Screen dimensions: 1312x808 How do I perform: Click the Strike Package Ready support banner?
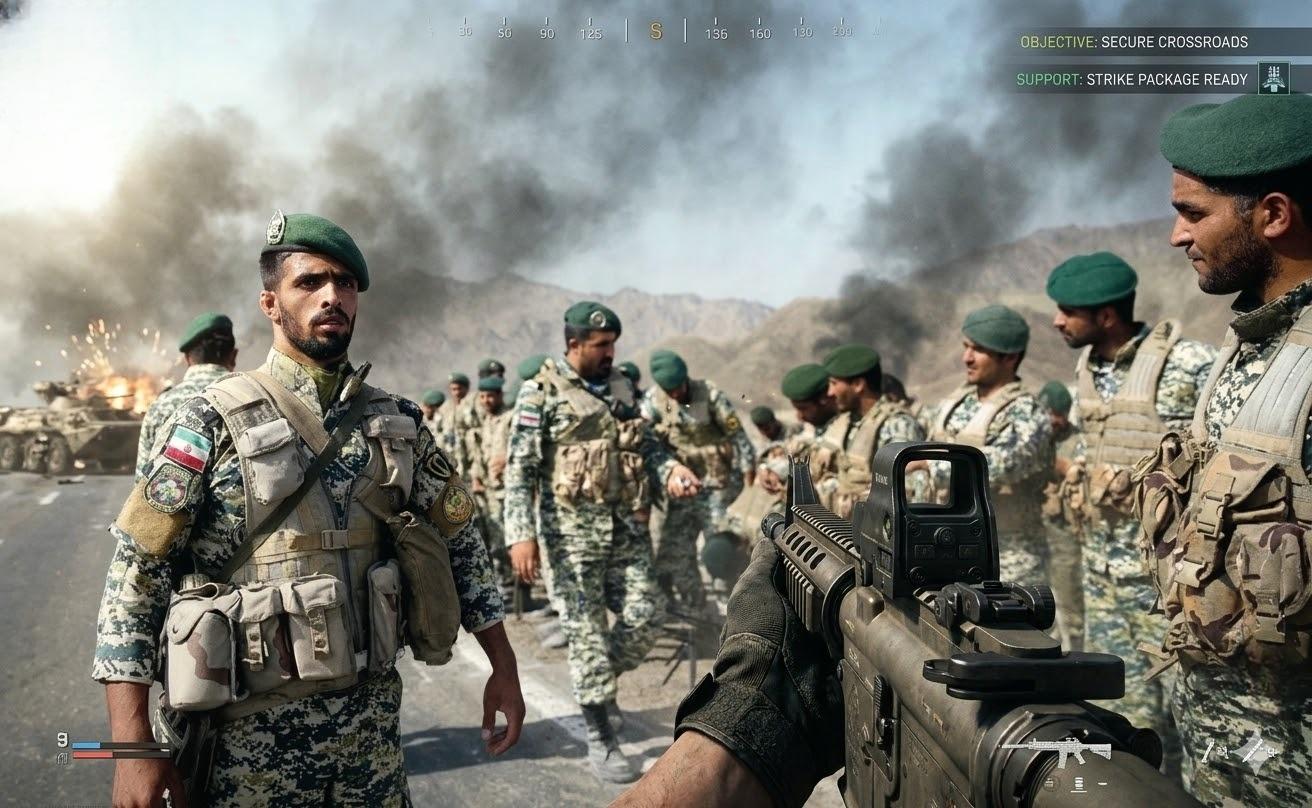1132,79
